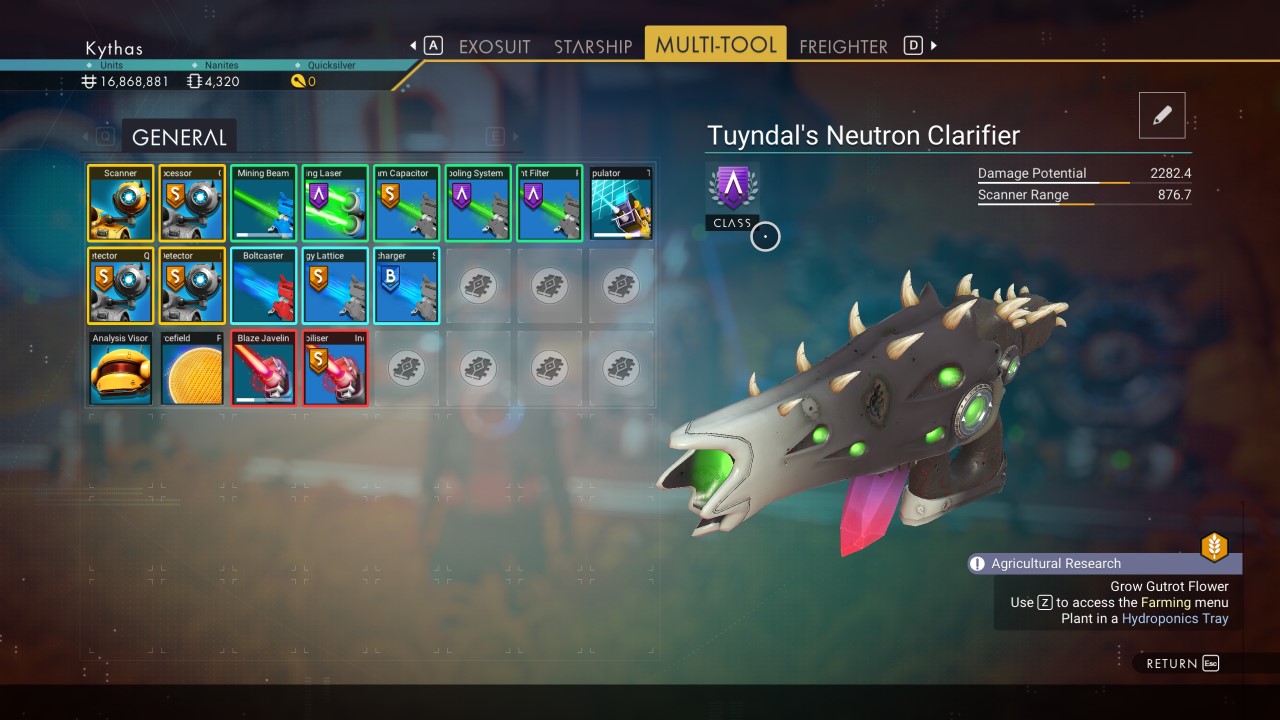
Task: Select the Boltcaster weapon module
Action: [263, 286]
